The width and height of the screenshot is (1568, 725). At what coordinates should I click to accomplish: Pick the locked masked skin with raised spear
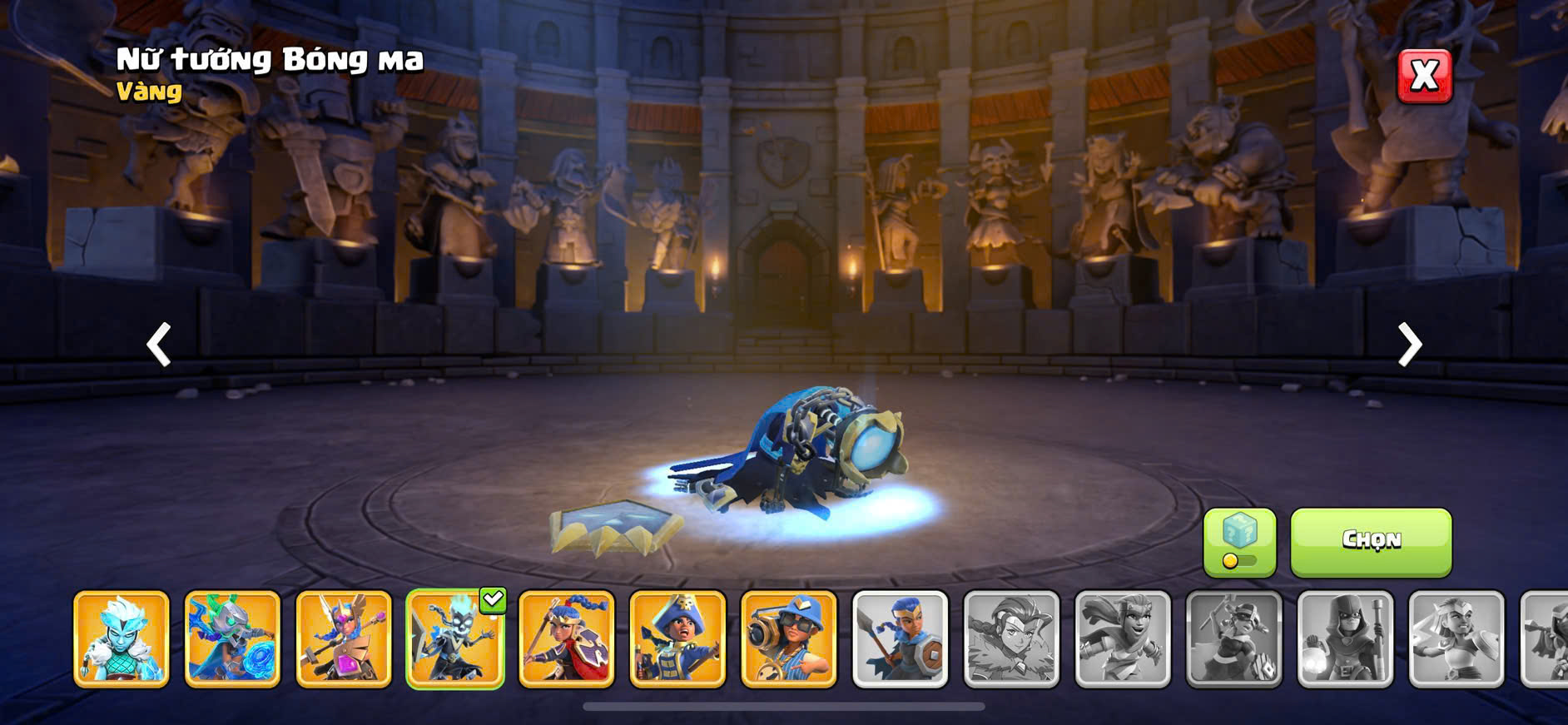(1234, 639)
